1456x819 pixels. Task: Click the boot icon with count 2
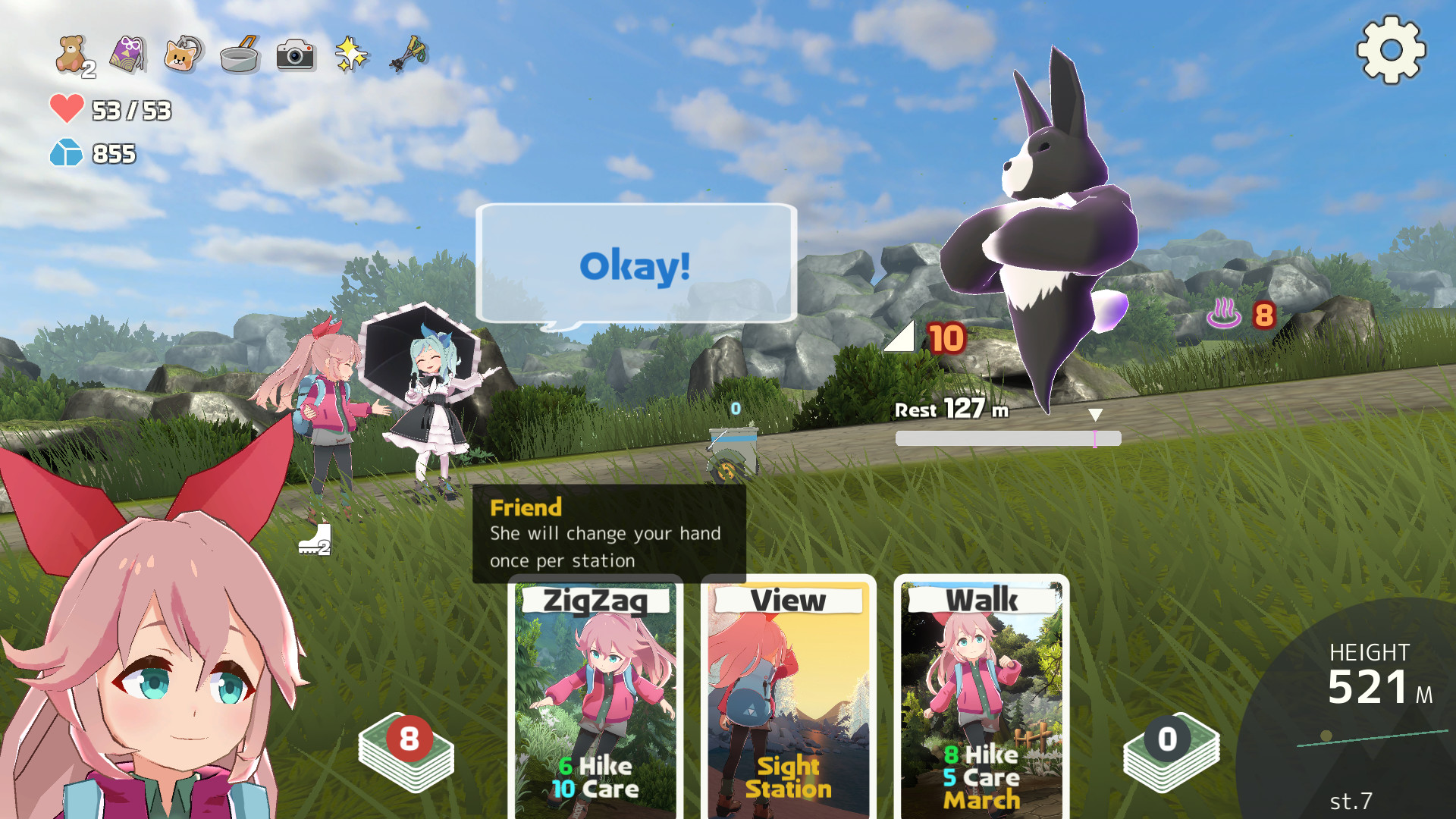tap(315, 540)
